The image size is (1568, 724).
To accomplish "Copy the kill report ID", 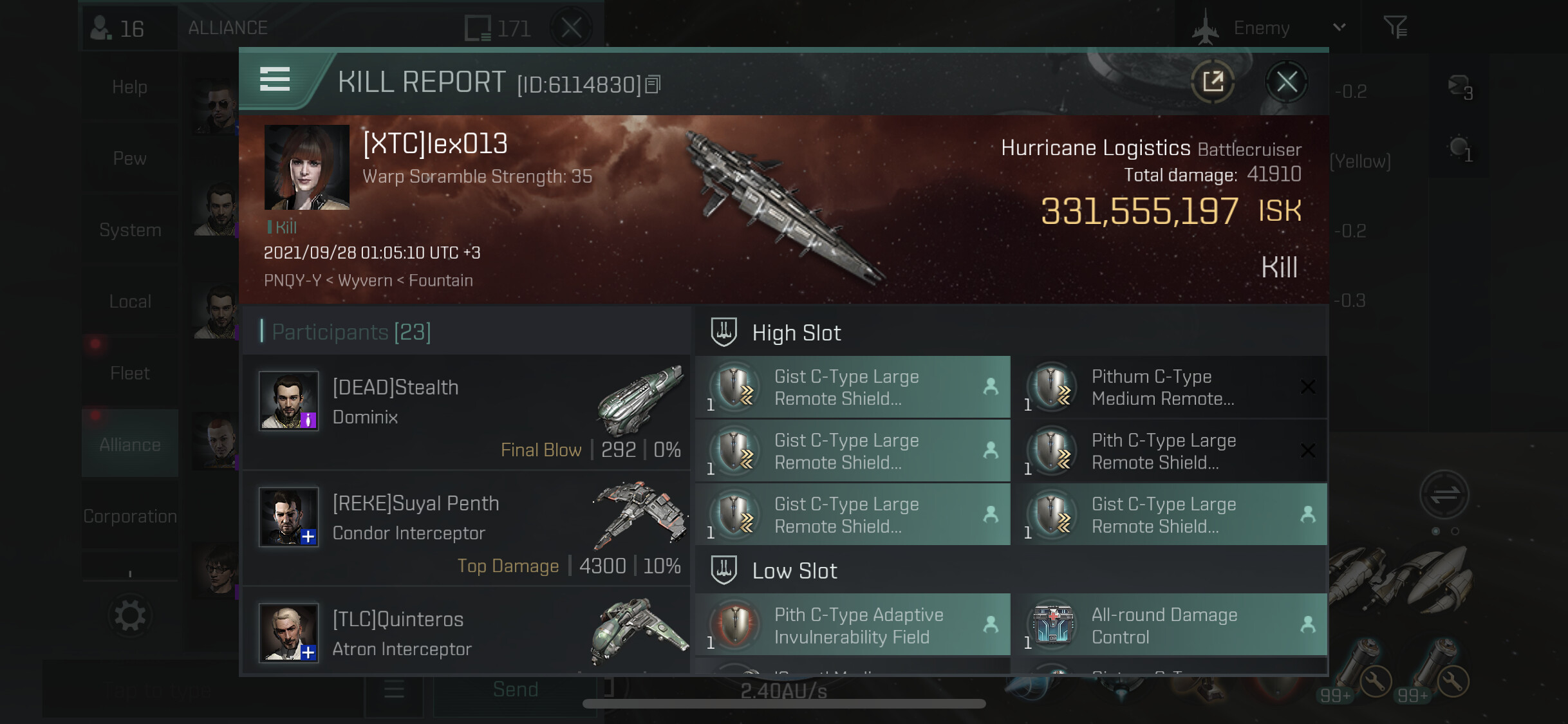I will (x=653, y=84).
